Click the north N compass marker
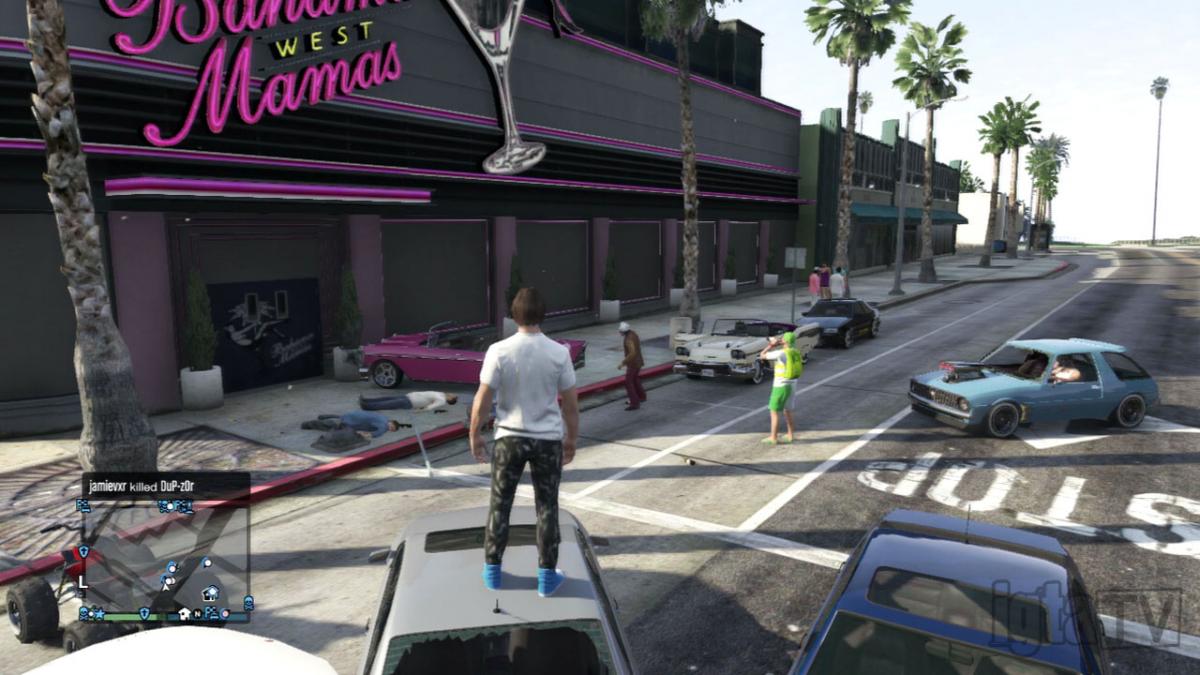 pos(197,614)
